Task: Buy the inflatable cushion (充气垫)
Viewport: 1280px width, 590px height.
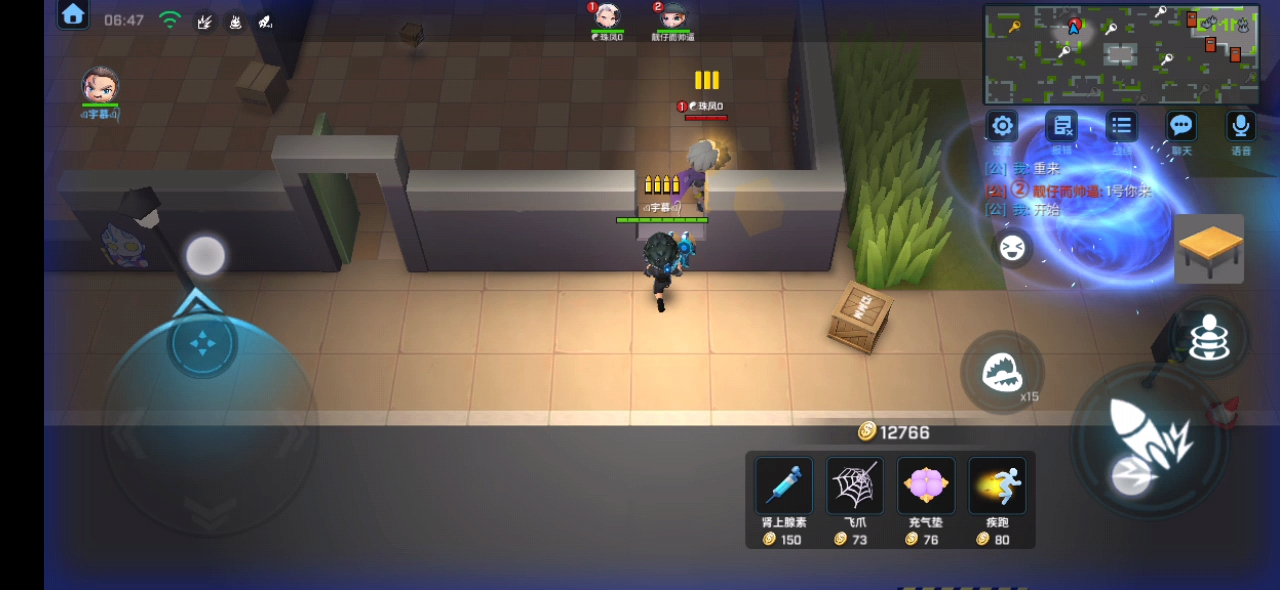Action: point(926,486)
